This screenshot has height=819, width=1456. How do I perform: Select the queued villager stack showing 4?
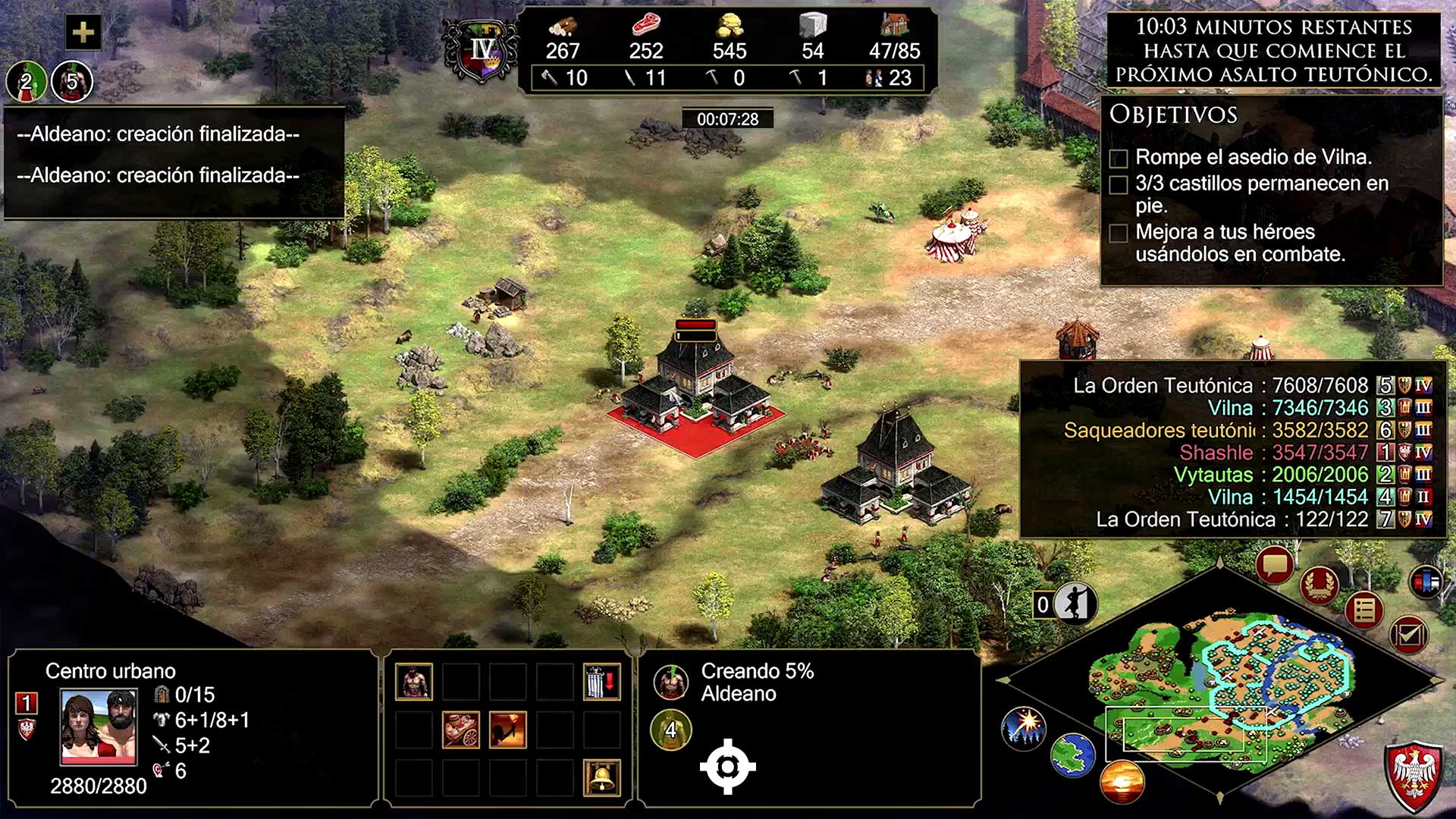(670, 730)
